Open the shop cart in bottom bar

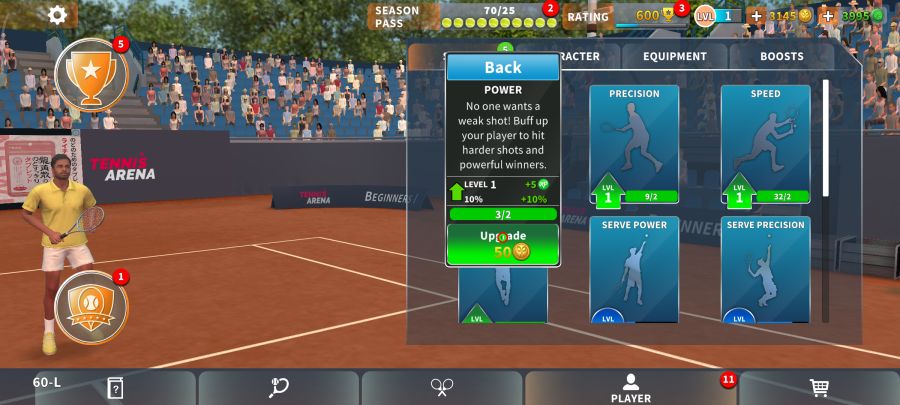pos(819,388)
